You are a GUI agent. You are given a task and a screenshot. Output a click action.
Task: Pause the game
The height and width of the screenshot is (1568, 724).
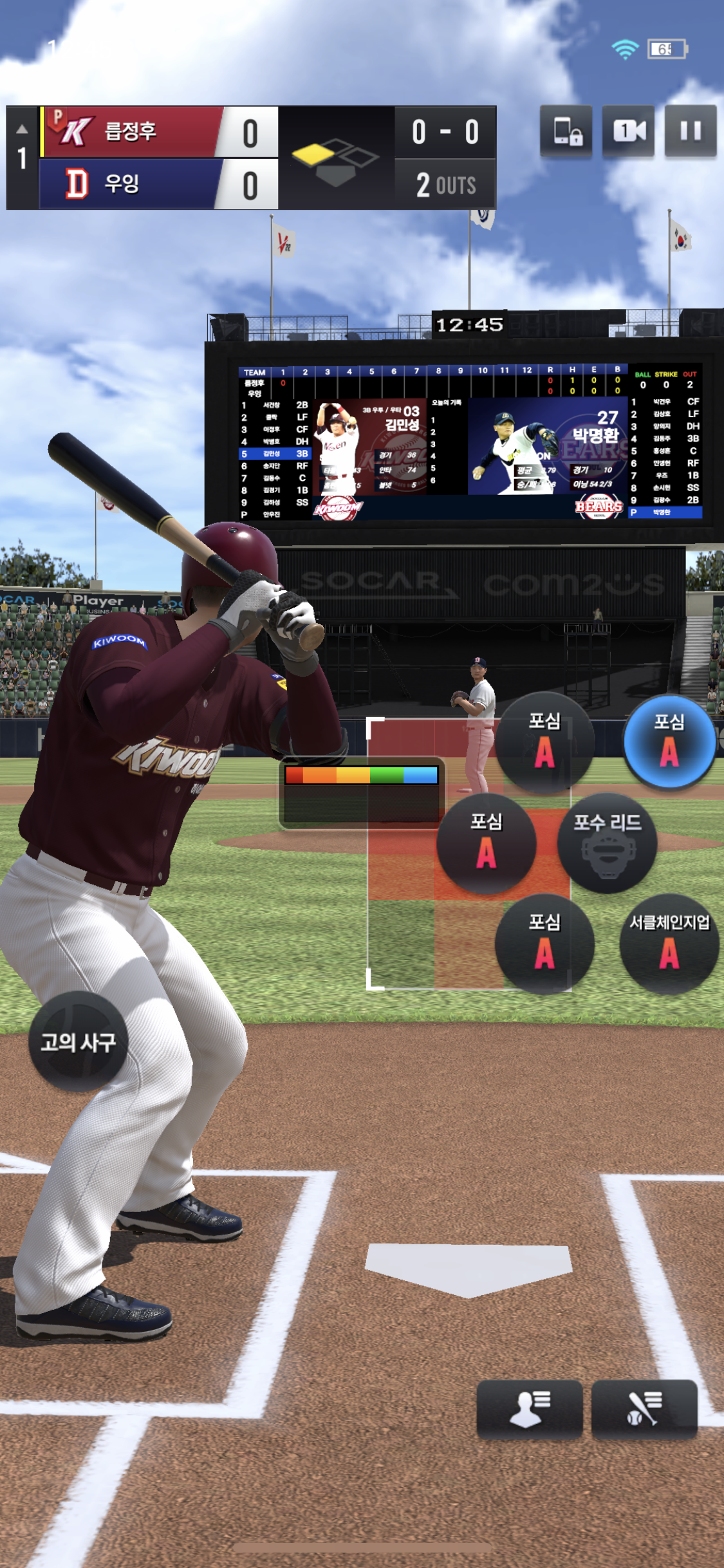pyautogui.click(x=690, y=131)
